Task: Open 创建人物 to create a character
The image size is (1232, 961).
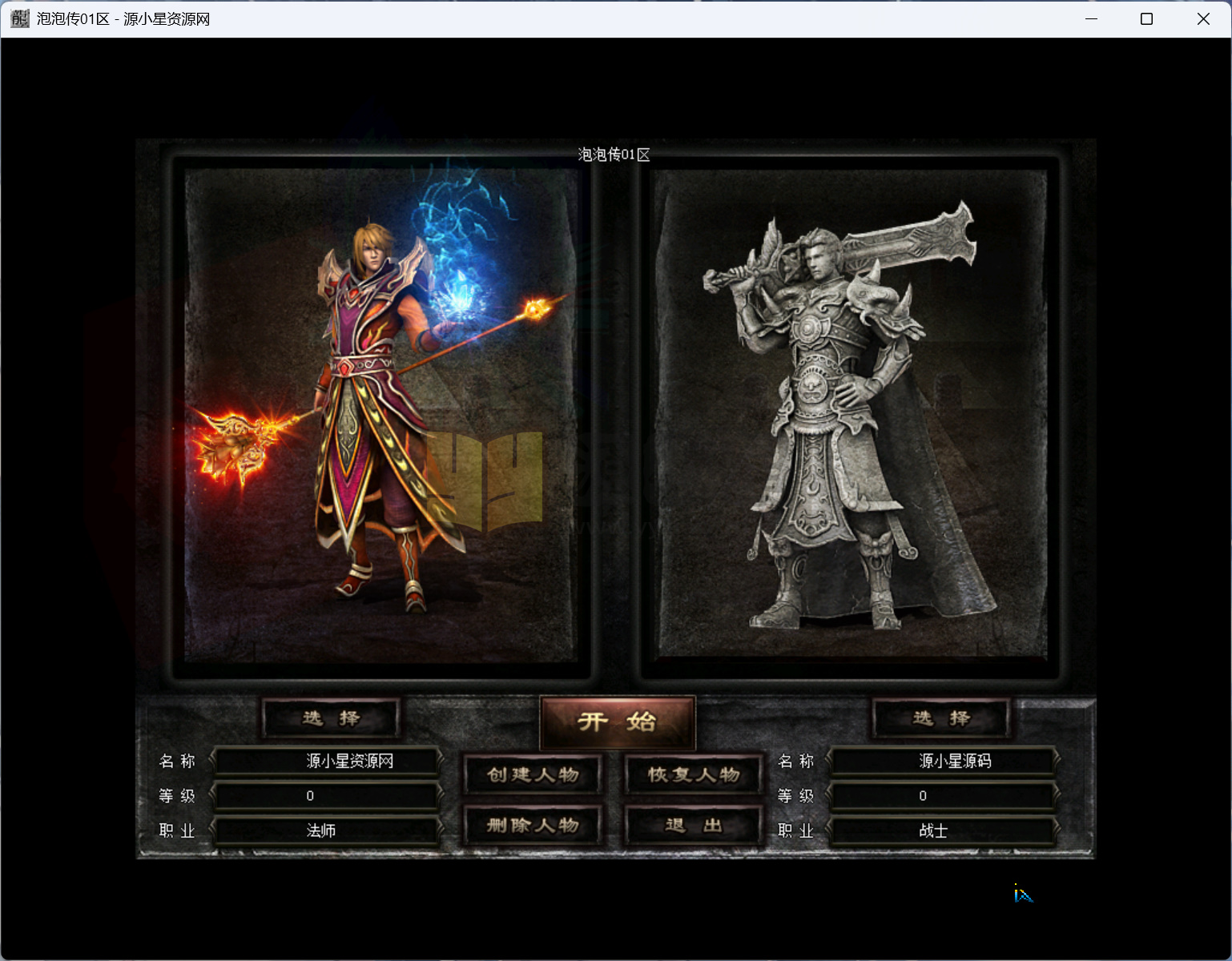Action: (x=533, y=774)
